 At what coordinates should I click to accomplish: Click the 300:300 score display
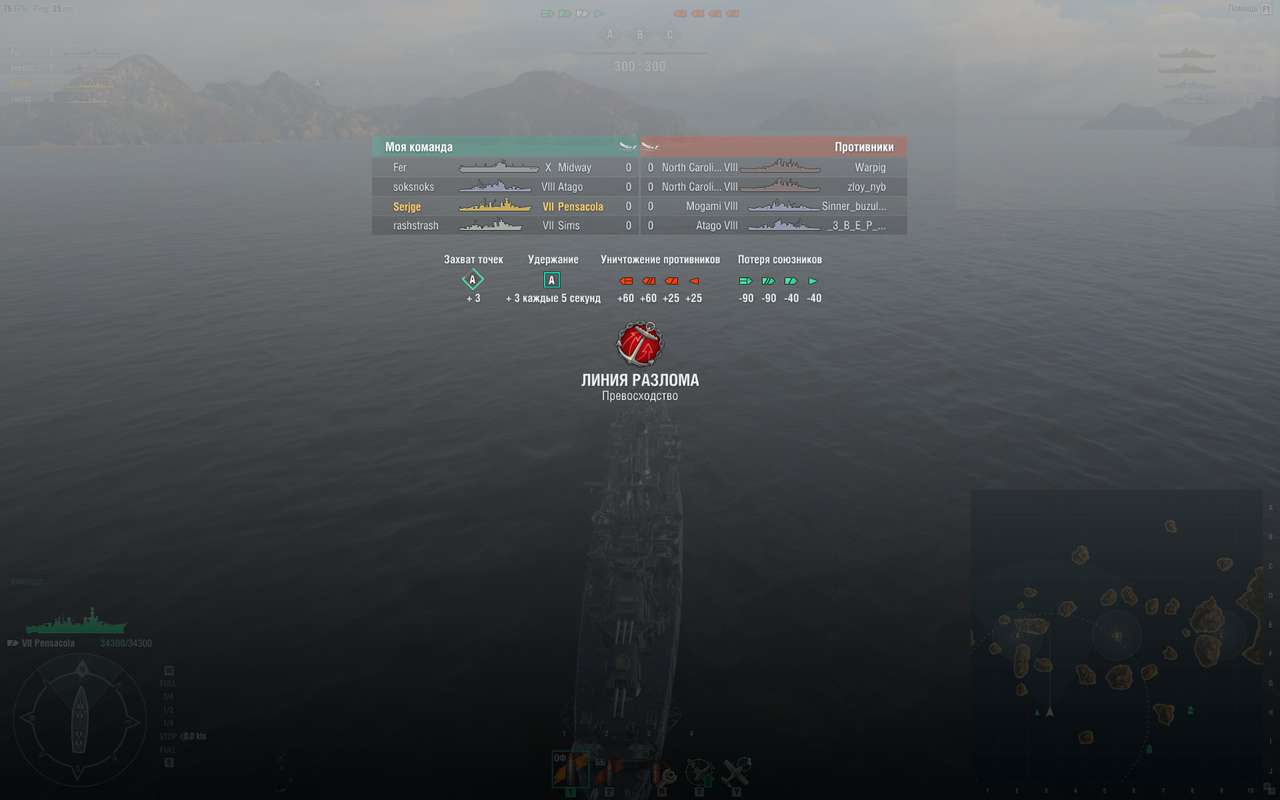tap(640, 66)
